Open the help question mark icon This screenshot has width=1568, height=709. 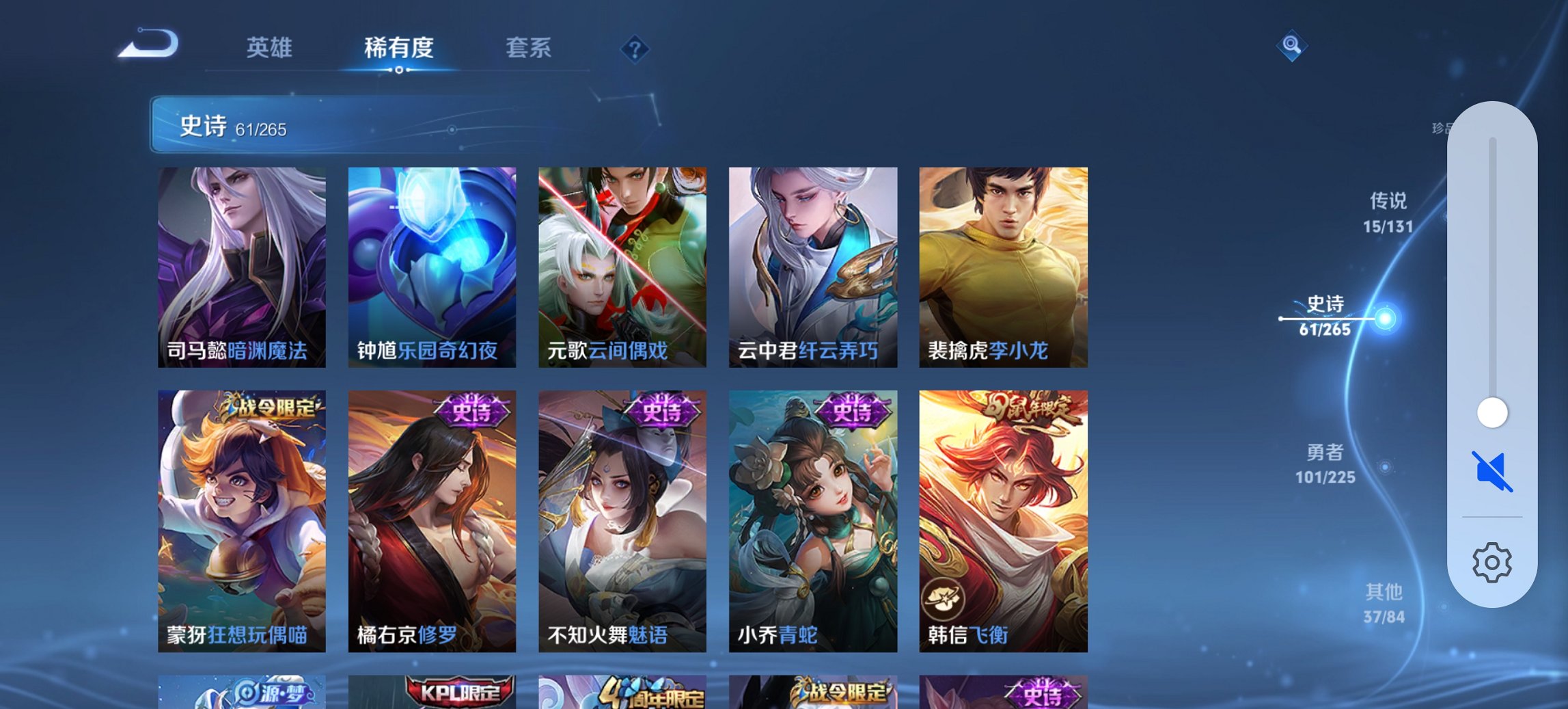click(x=635, y=49)
